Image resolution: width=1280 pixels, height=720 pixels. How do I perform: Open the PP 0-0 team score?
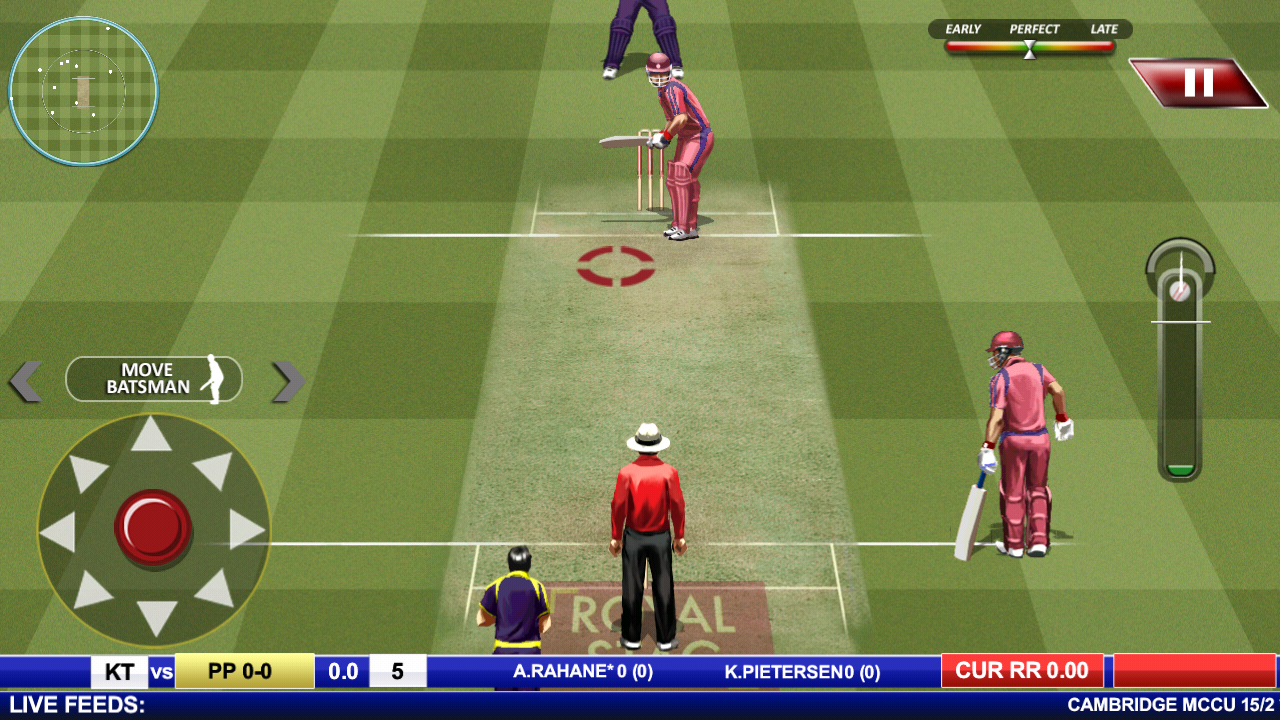243,670
